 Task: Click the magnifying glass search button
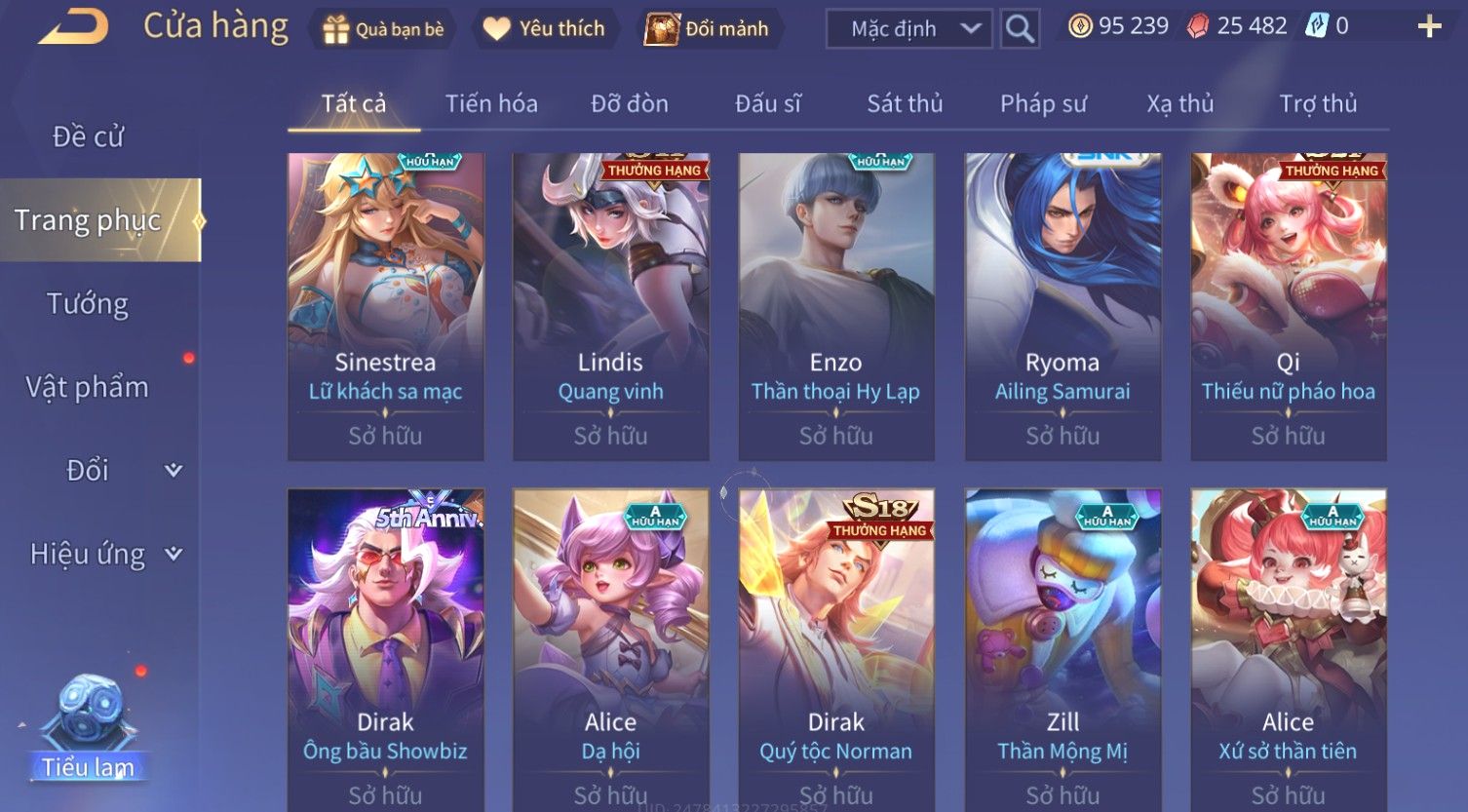coord(1020,29)
